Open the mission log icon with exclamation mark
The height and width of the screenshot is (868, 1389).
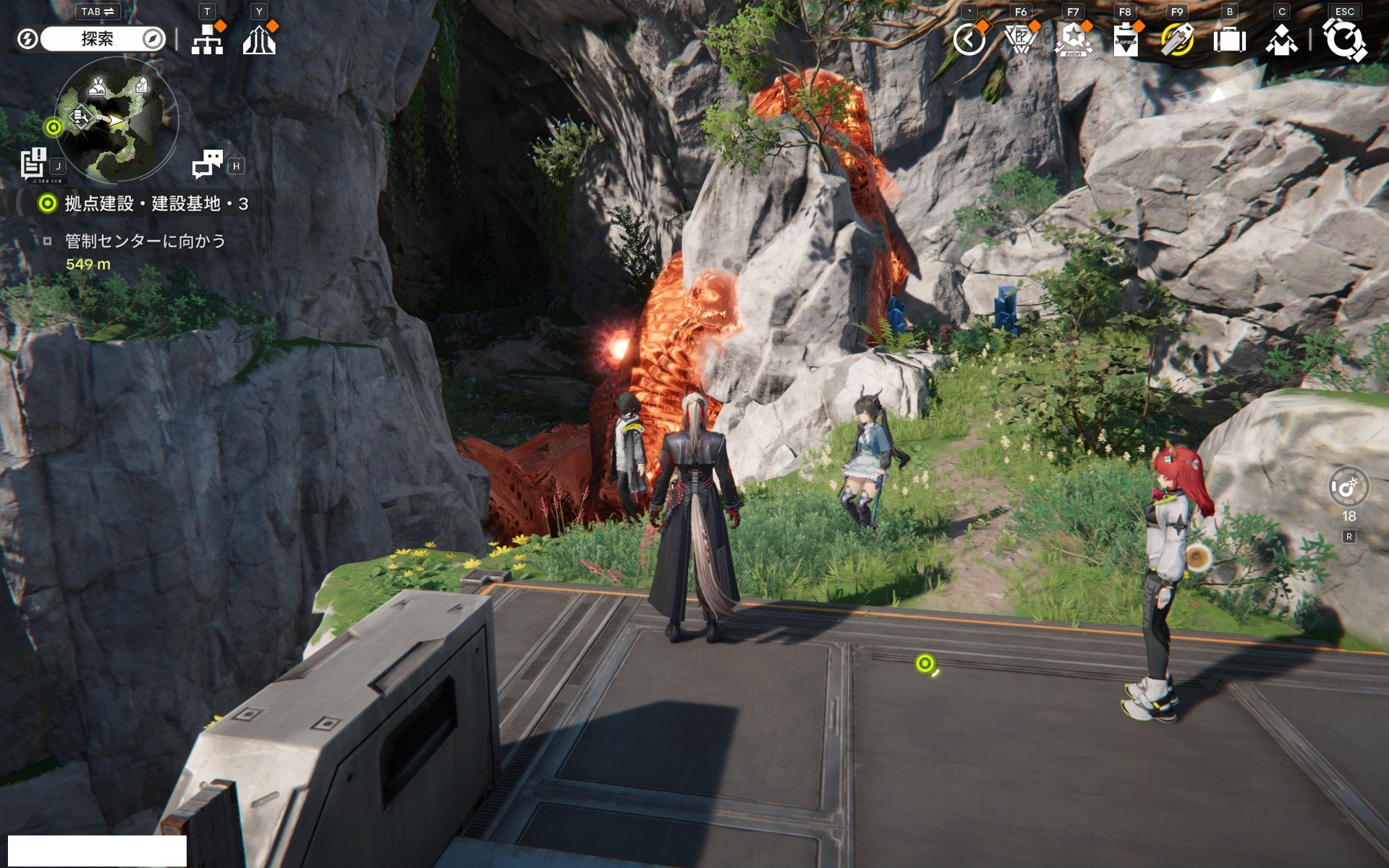[x=34, y=163]
